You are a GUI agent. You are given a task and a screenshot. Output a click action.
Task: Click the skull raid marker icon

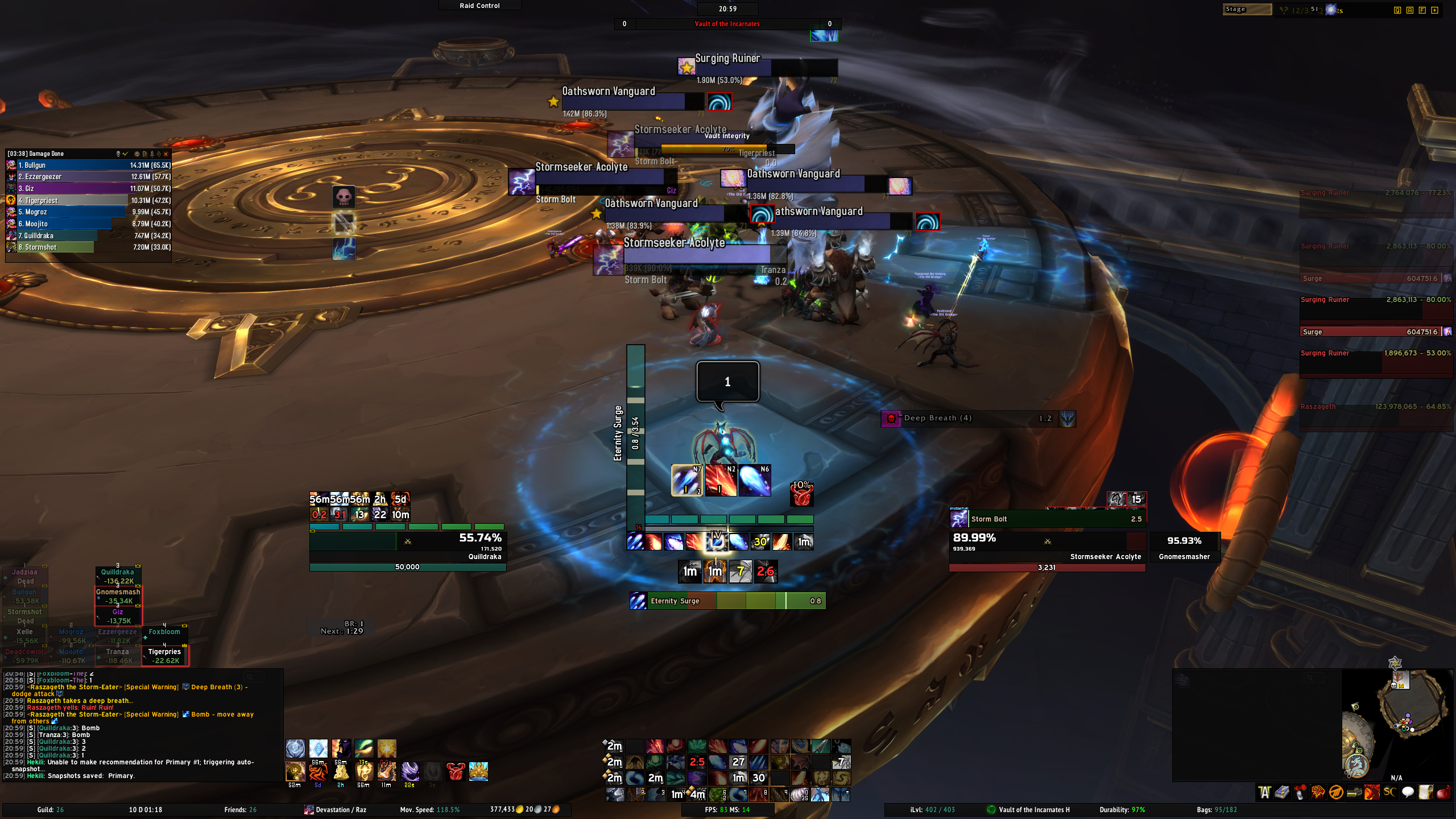[x=344, y=197]
